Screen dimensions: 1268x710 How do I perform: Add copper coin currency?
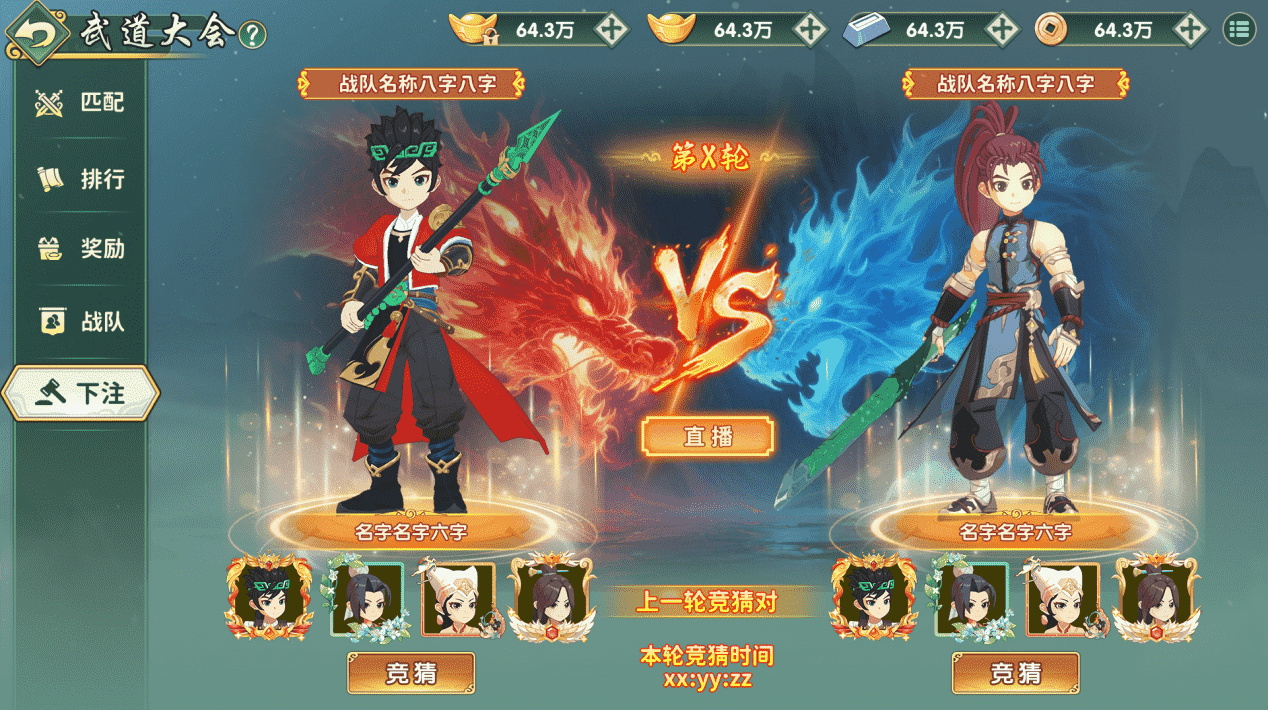pos(1190,30)
